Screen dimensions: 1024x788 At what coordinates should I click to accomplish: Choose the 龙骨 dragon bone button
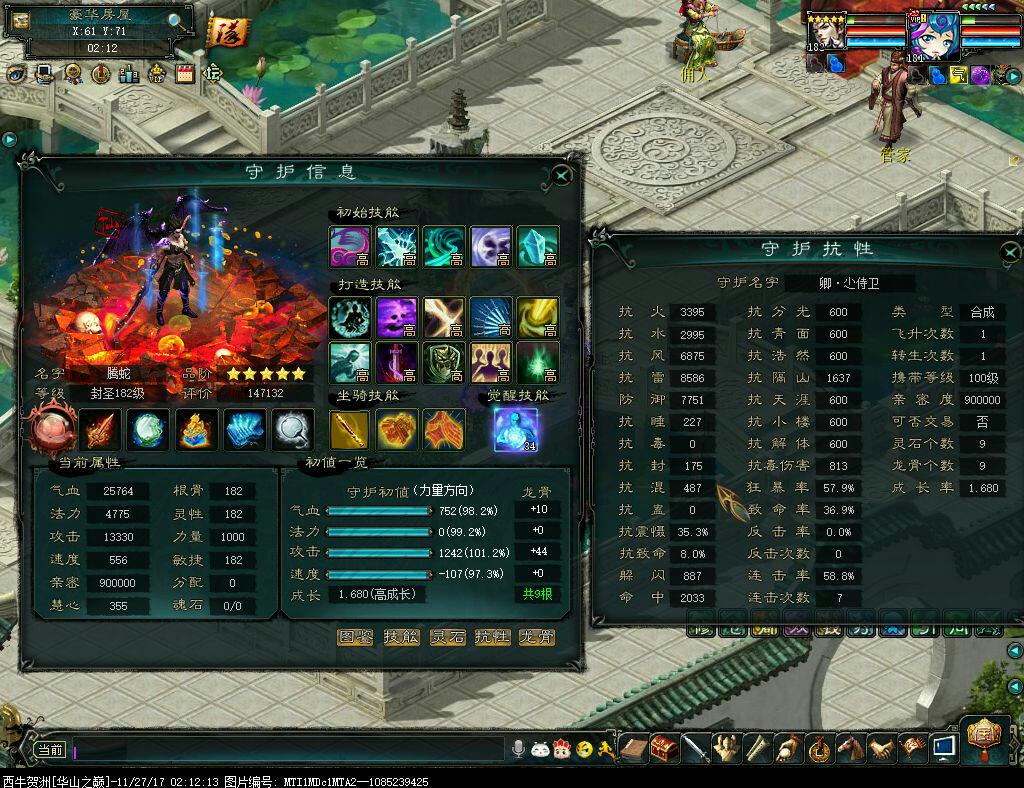pos(537,637)
